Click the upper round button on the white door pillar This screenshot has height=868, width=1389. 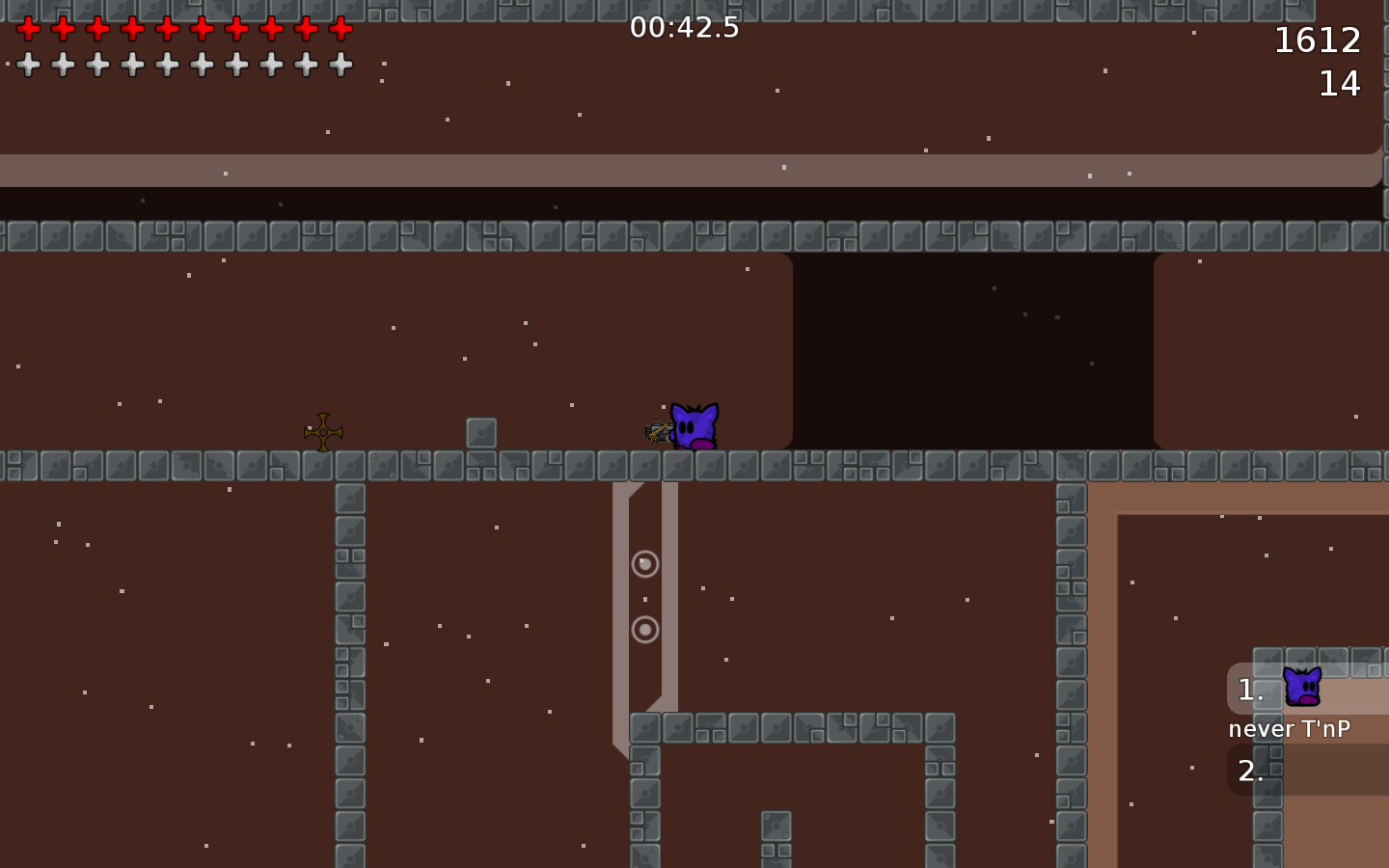point(644,564)
